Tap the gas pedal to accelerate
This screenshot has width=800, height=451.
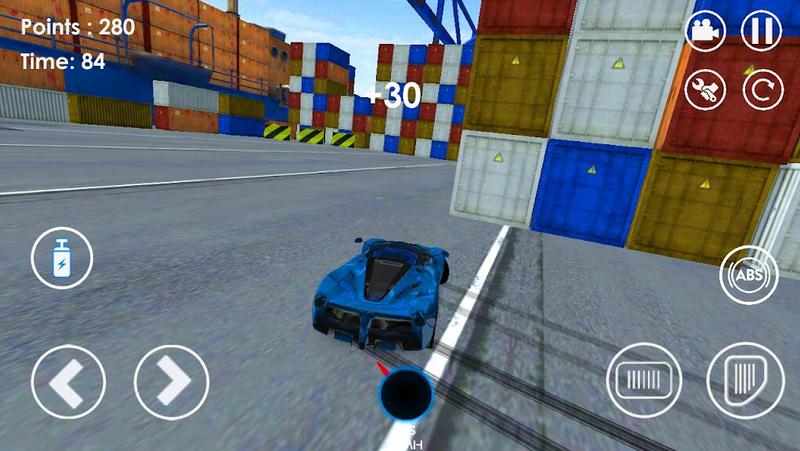pyautogui.click(x=744, y=379)
